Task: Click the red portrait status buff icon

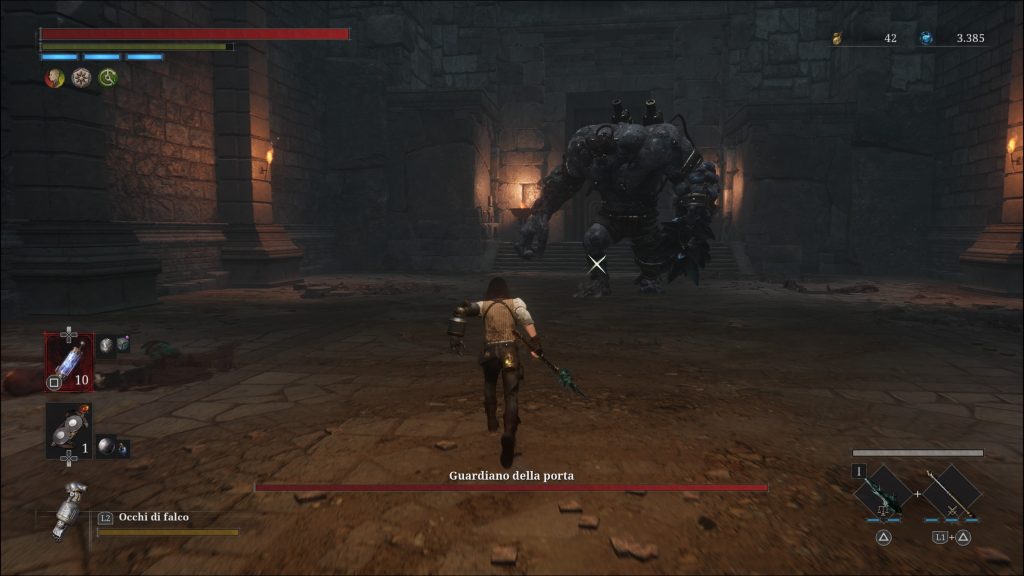Action: click(x=54, y=78)
